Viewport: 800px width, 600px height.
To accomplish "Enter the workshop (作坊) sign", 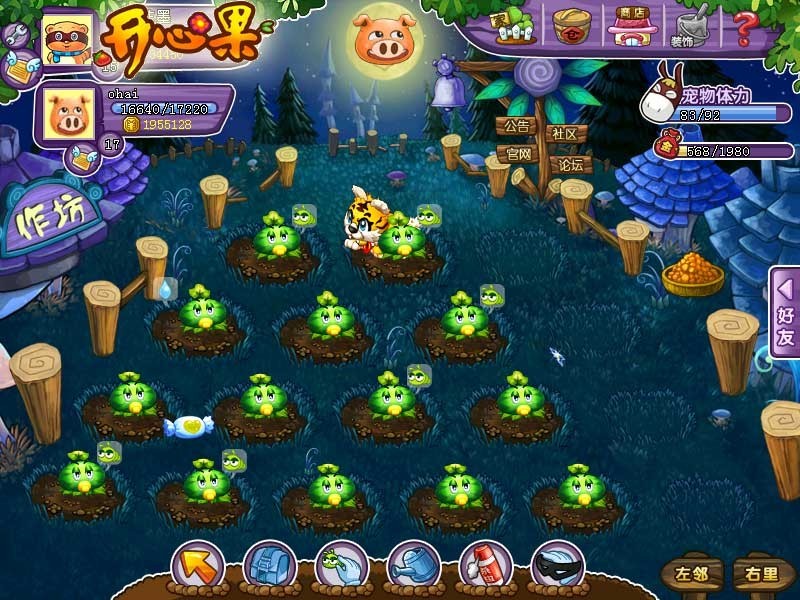I will click(52, 217).
